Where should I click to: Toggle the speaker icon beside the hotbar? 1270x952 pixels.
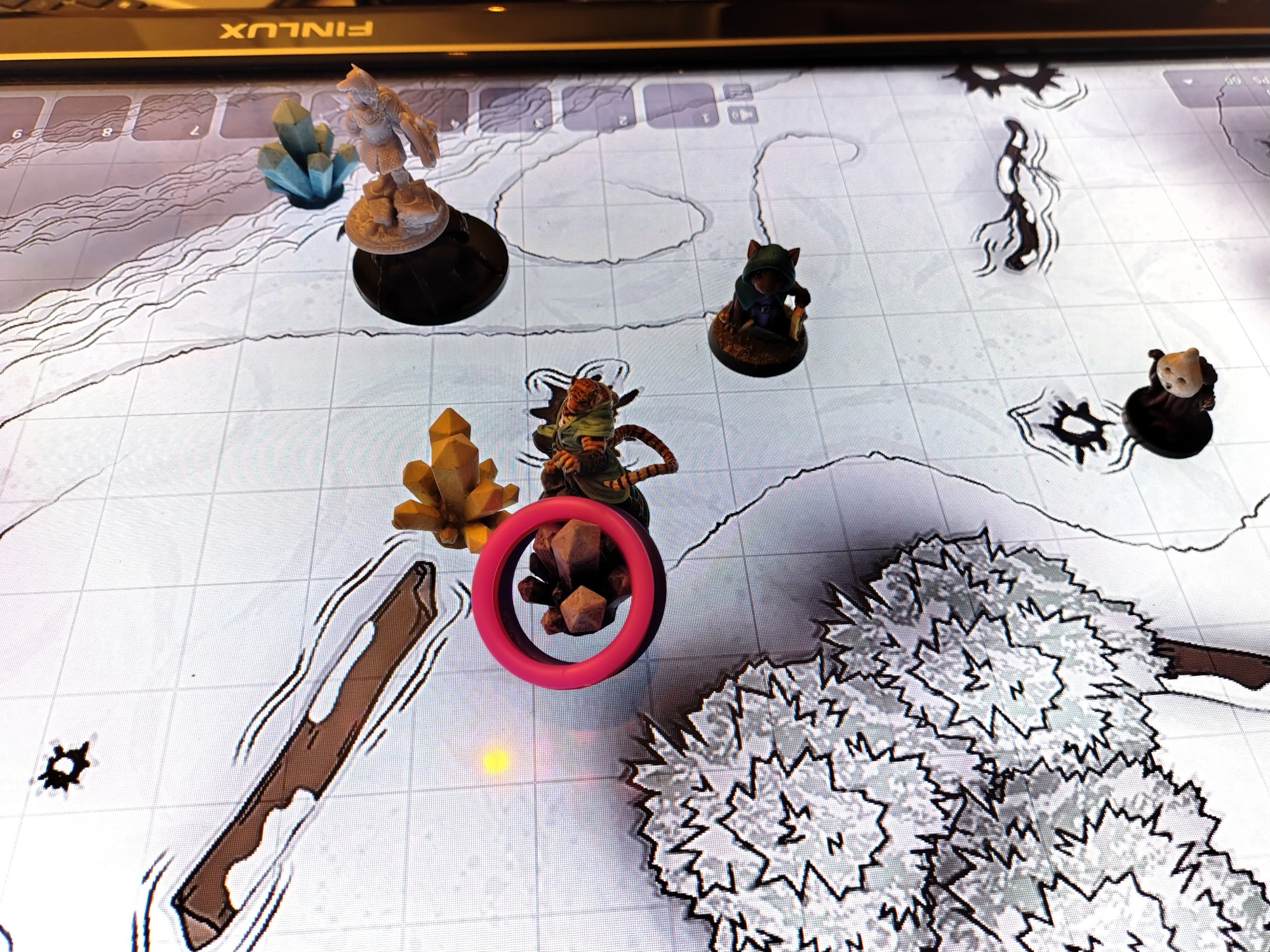point(742,115)
